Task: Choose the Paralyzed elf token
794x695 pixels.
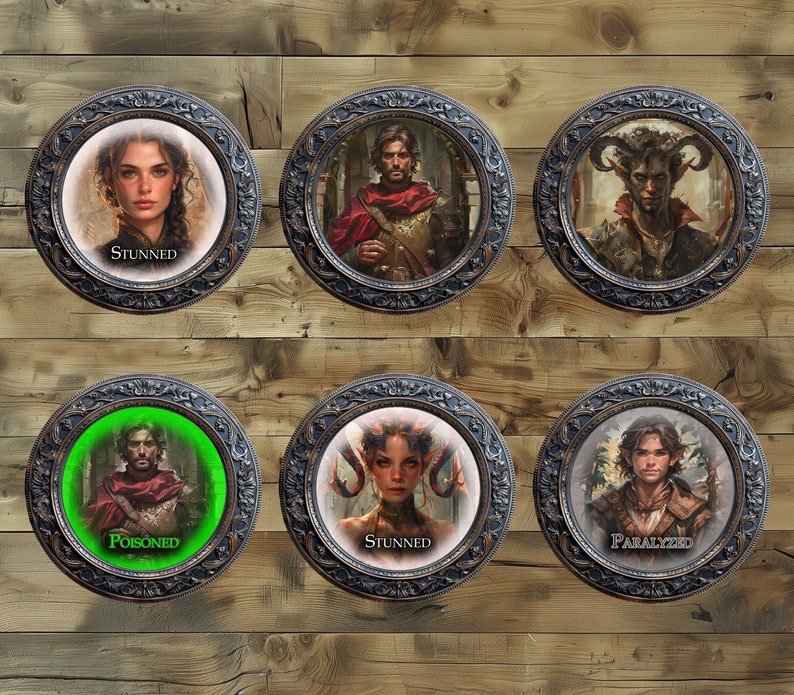Action: point(651,488)
